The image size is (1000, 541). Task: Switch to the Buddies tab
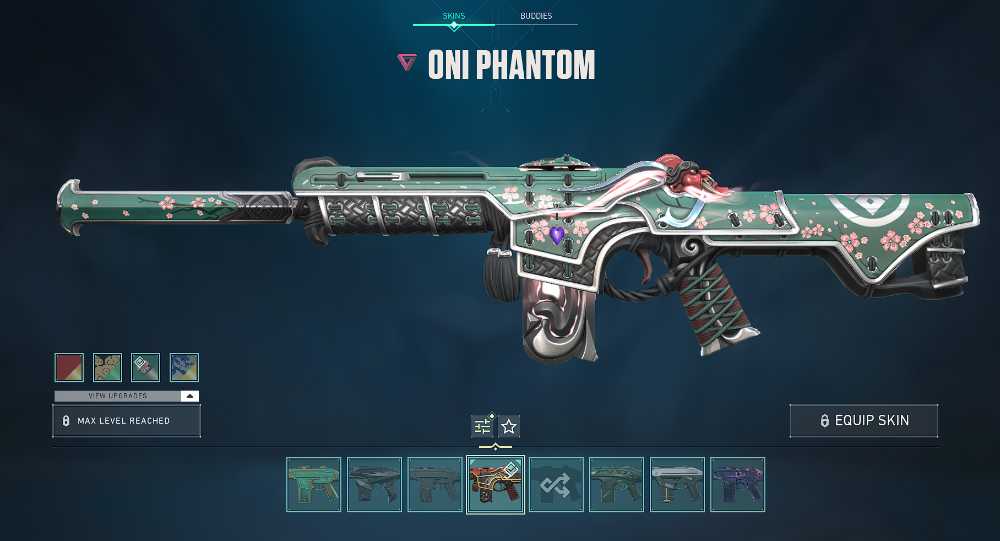click(536, 16)
